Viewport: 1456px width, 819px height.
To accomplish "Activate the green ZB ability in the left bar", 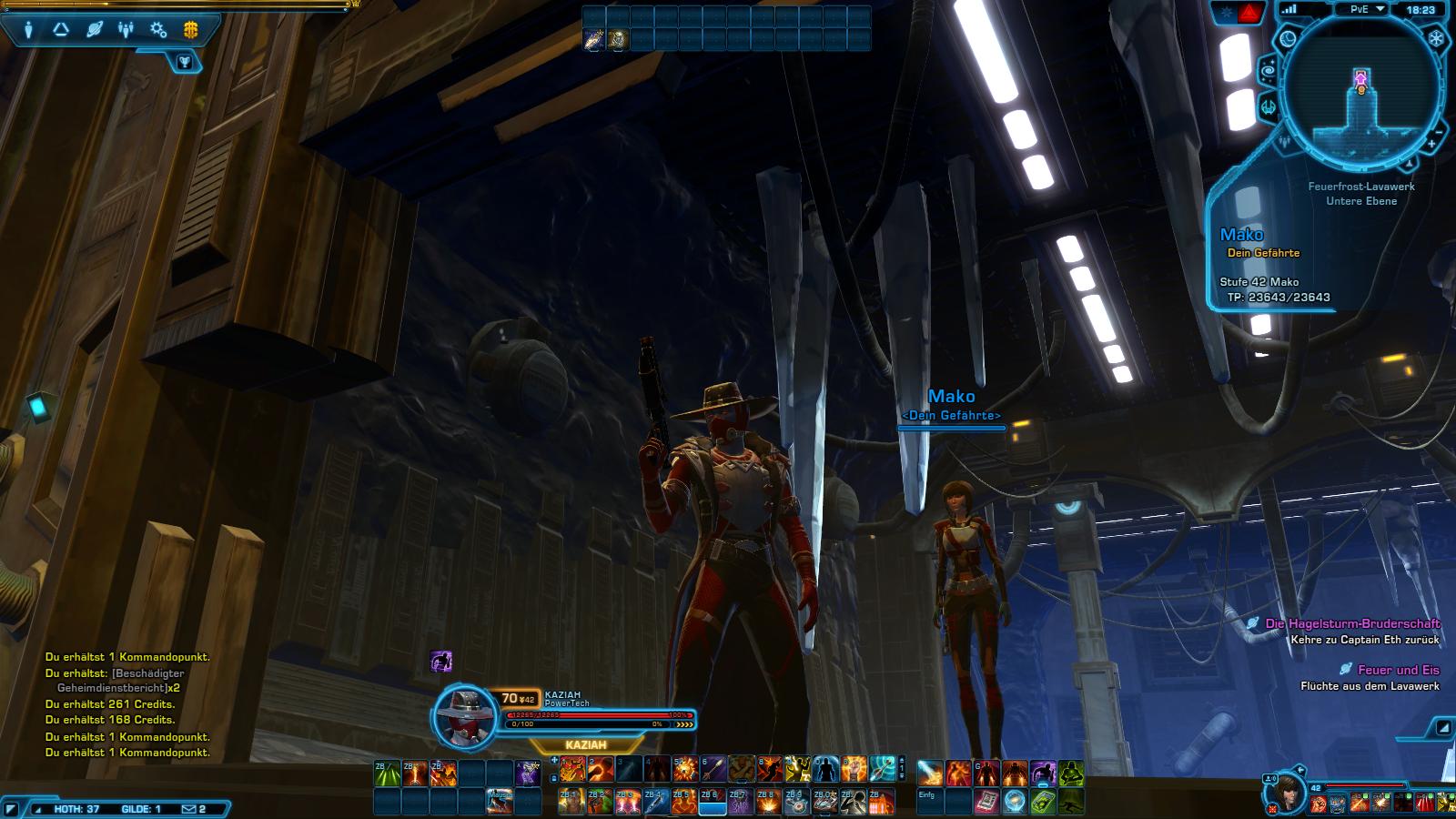I will tap(387, 773).
